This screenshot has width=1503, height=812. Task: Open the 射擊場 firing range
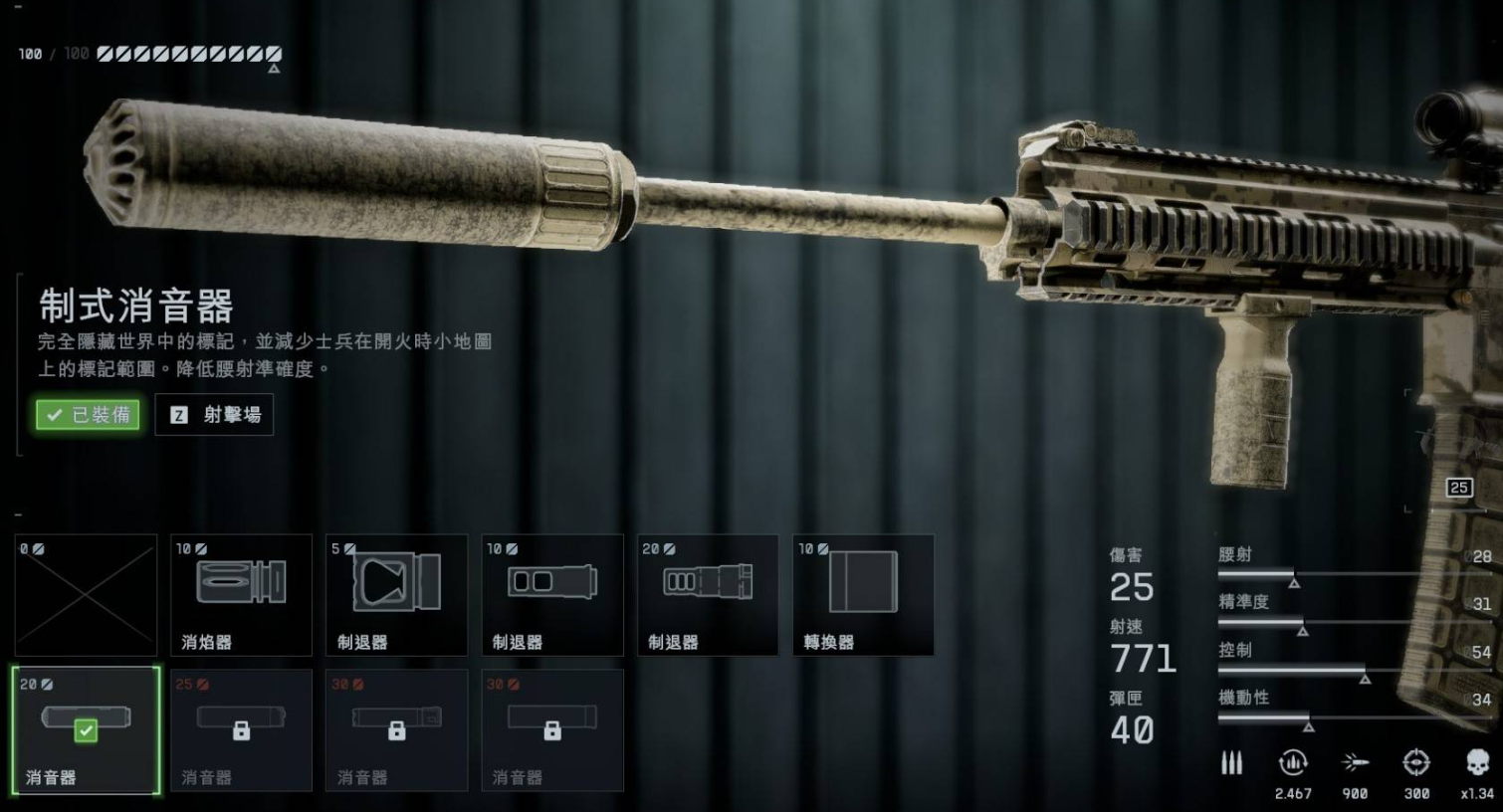(x=214, y=415)
